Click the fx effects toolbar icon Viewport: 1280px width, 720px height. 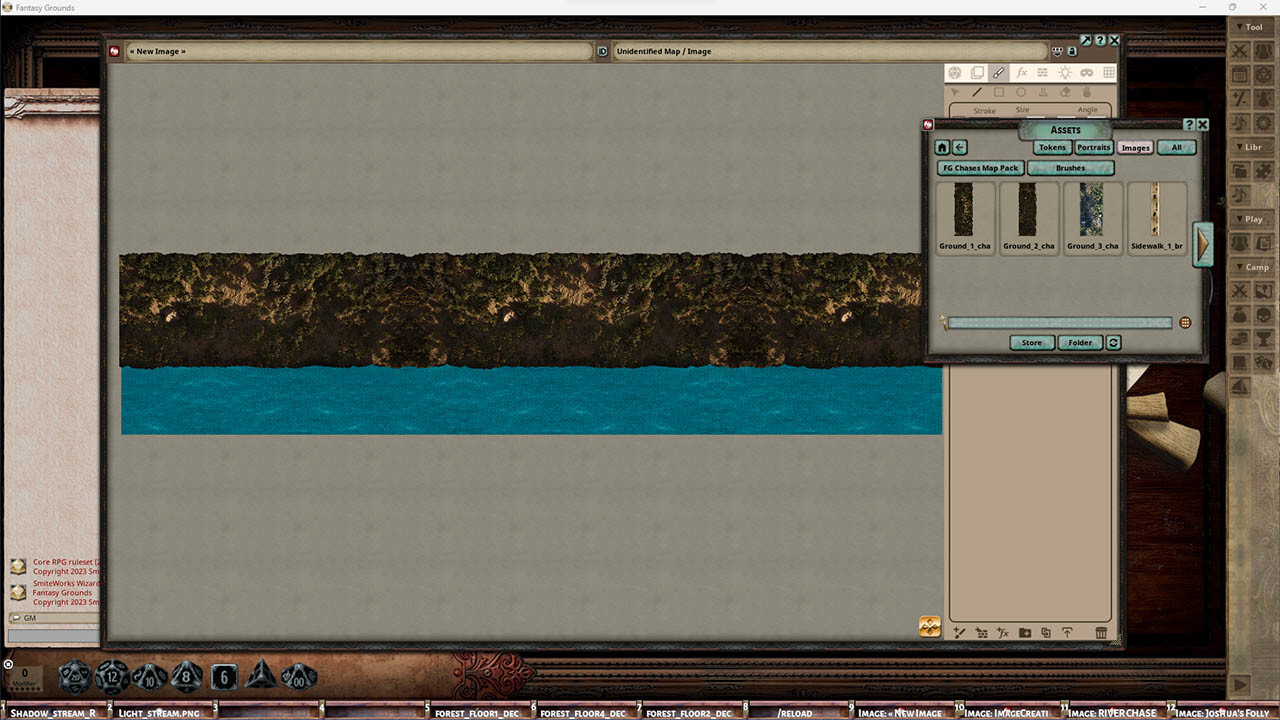click(x=1021, y=72)
